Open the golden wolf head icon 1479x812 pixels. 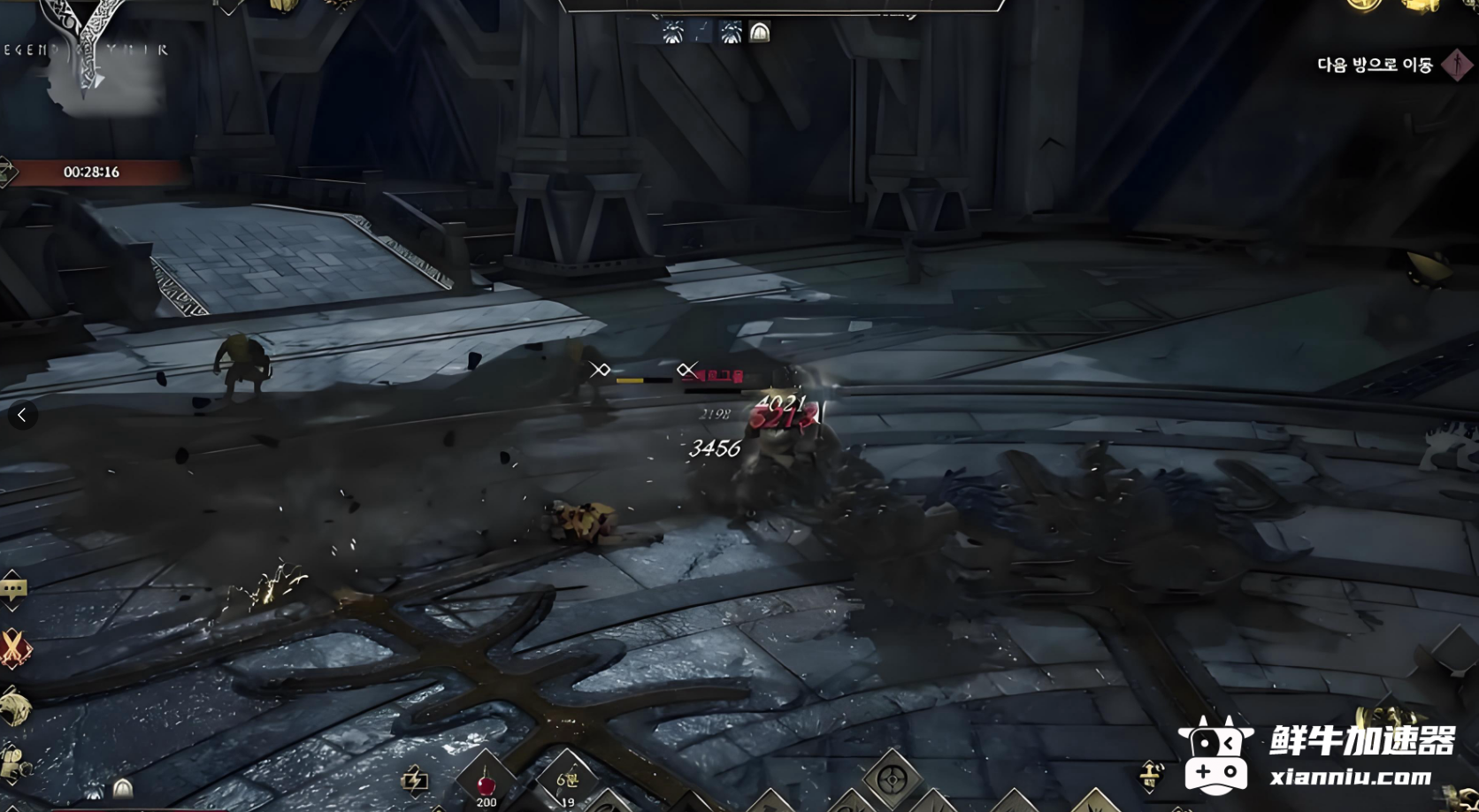(x=15, y=708)
